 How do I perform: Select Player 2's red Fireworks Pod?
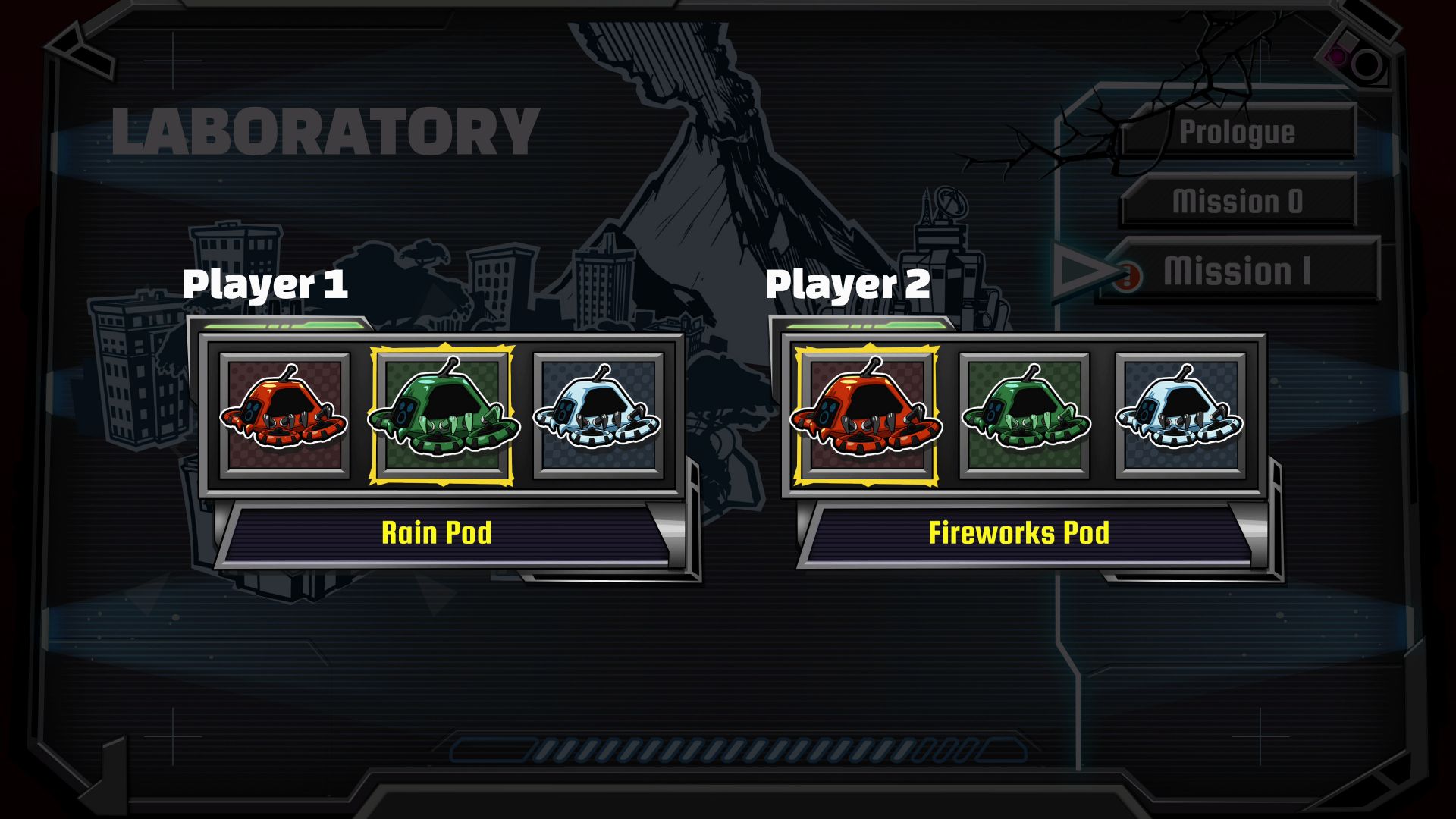tap(866, 416)
